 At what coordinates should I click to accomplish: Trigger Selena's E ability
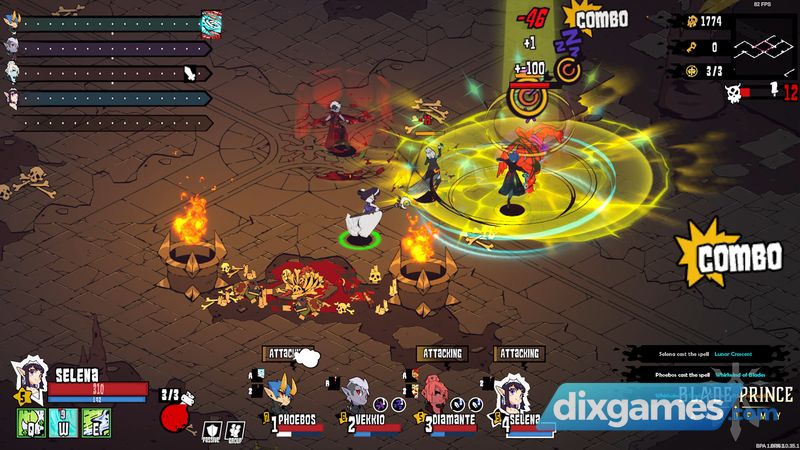97,423
